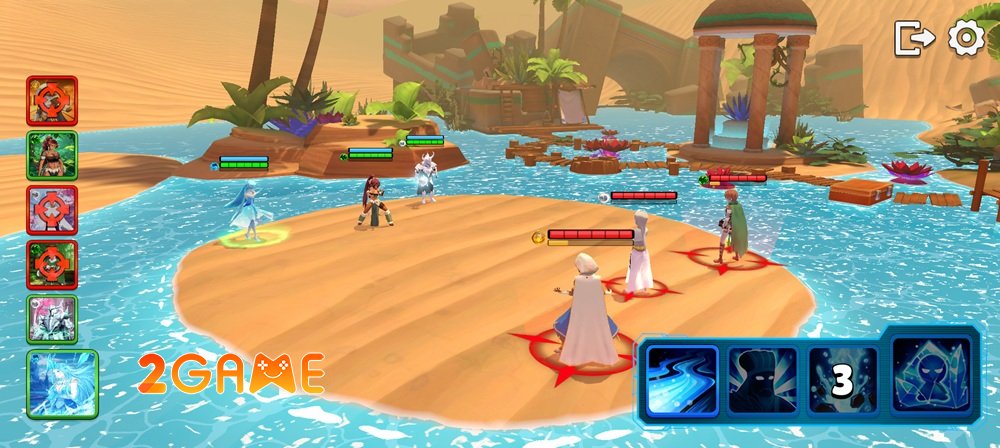Open the settings gear menu

click(x=966, y=38)
